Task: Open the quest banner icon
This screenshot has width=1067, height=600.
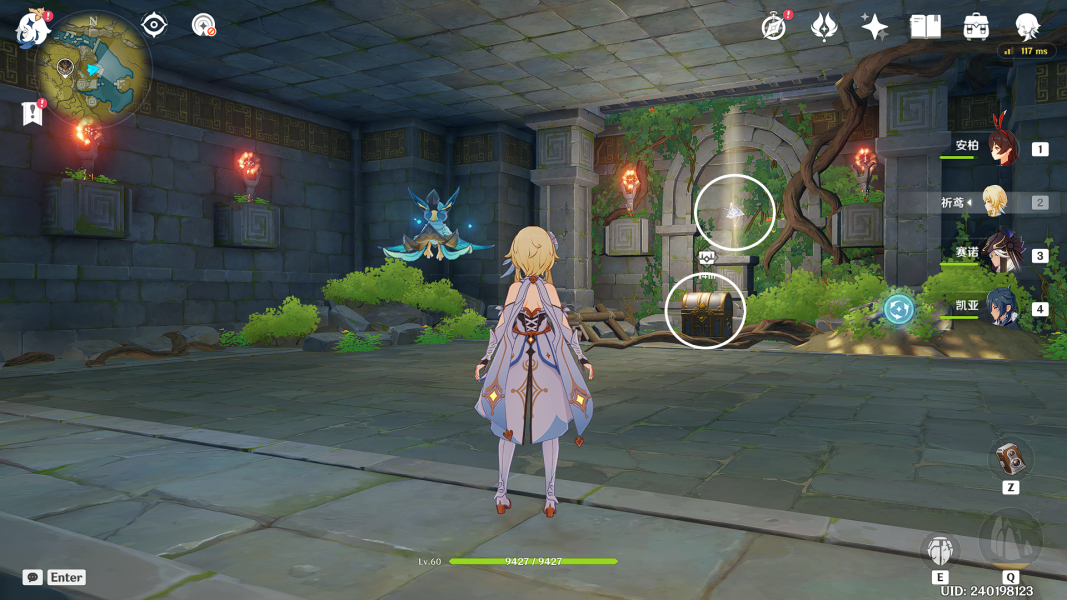Action: (x=32, y=113)
